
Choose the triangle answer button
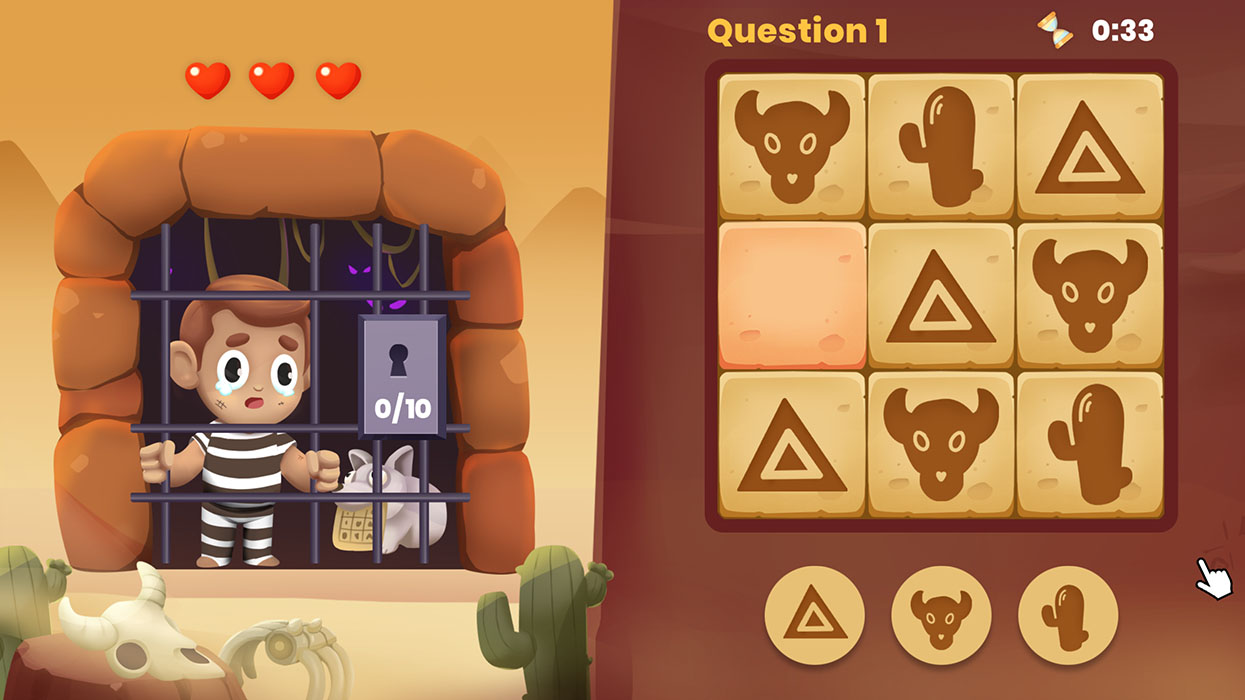coord(814,615)
